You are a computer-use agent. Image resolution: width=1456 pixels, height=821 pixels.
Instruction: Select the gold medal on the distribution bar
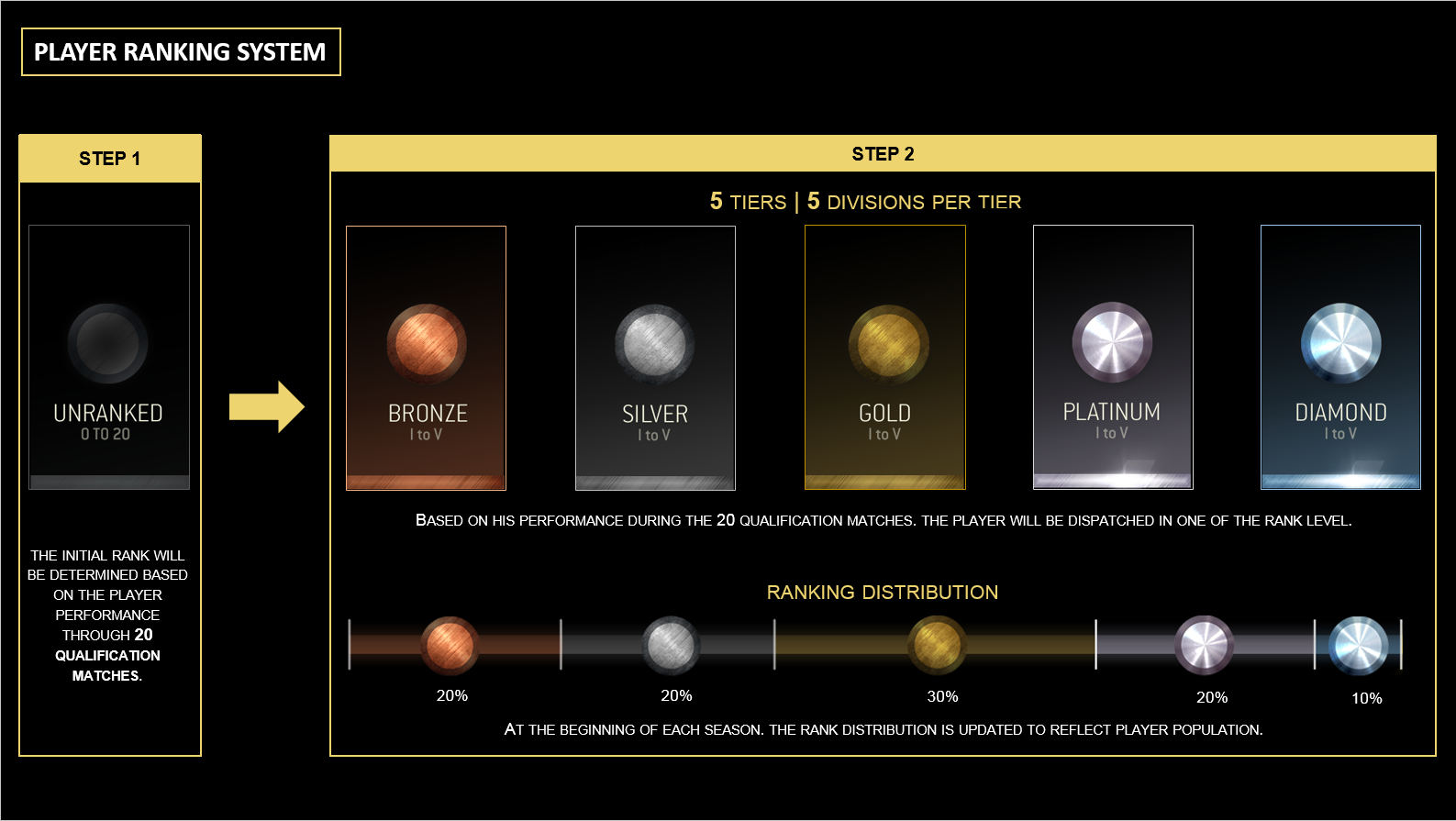coord(937,645)
